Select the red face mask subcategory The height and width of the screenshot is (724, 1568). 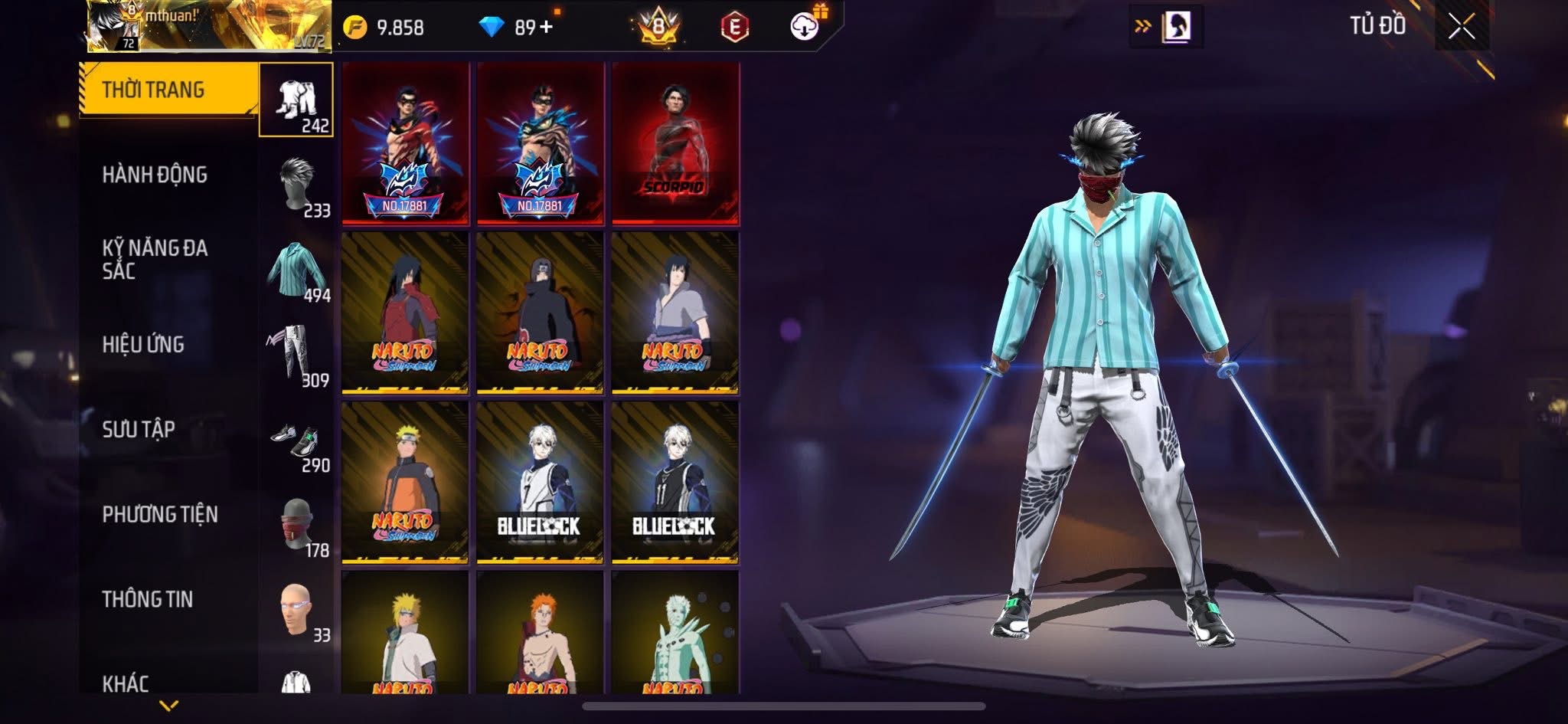coord(296,525)
